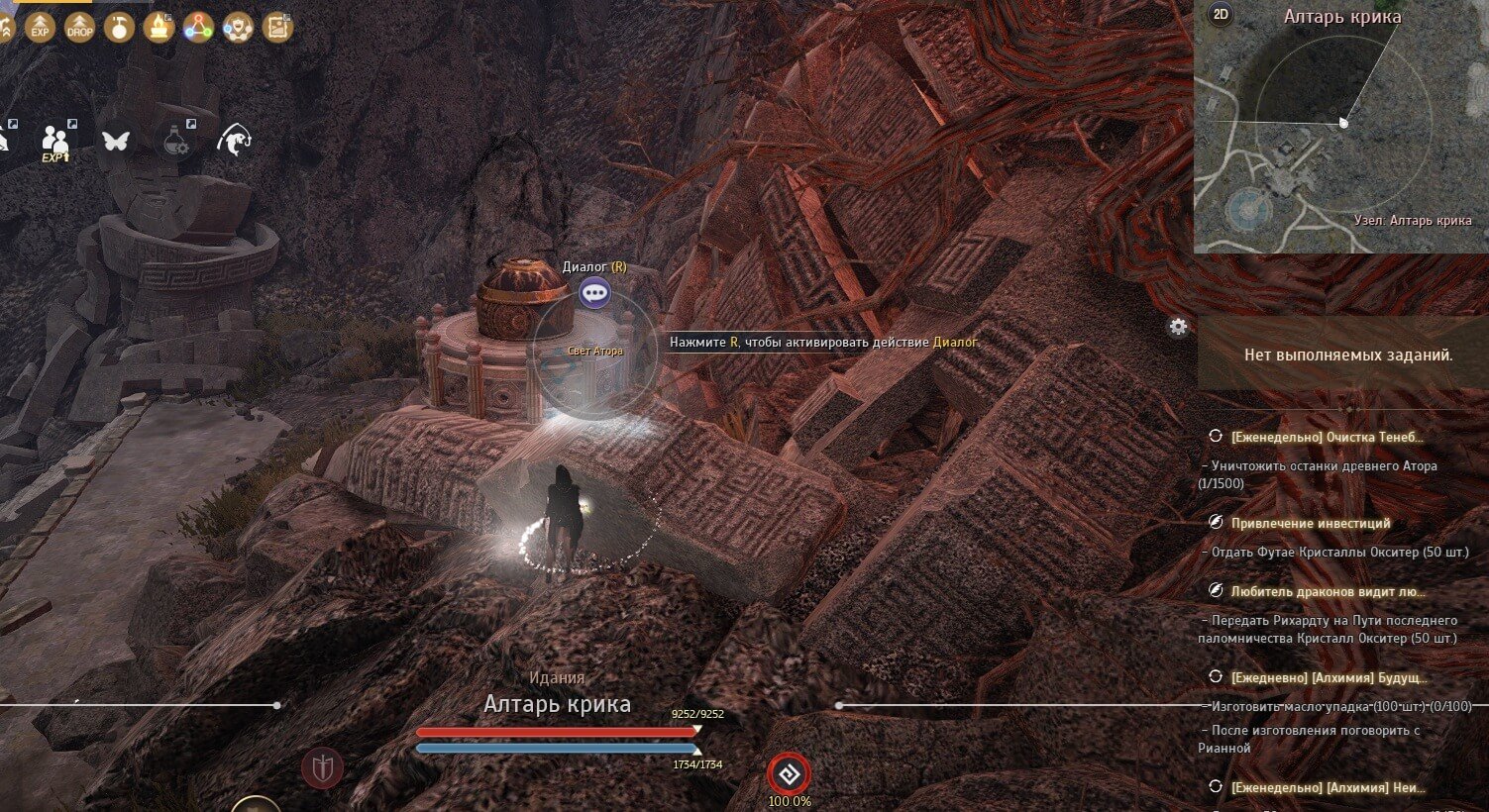The image size is (1489, 812).
Task: Open quest tracker gear settings
Action: pyautogui.click(x=1178, y=327)
